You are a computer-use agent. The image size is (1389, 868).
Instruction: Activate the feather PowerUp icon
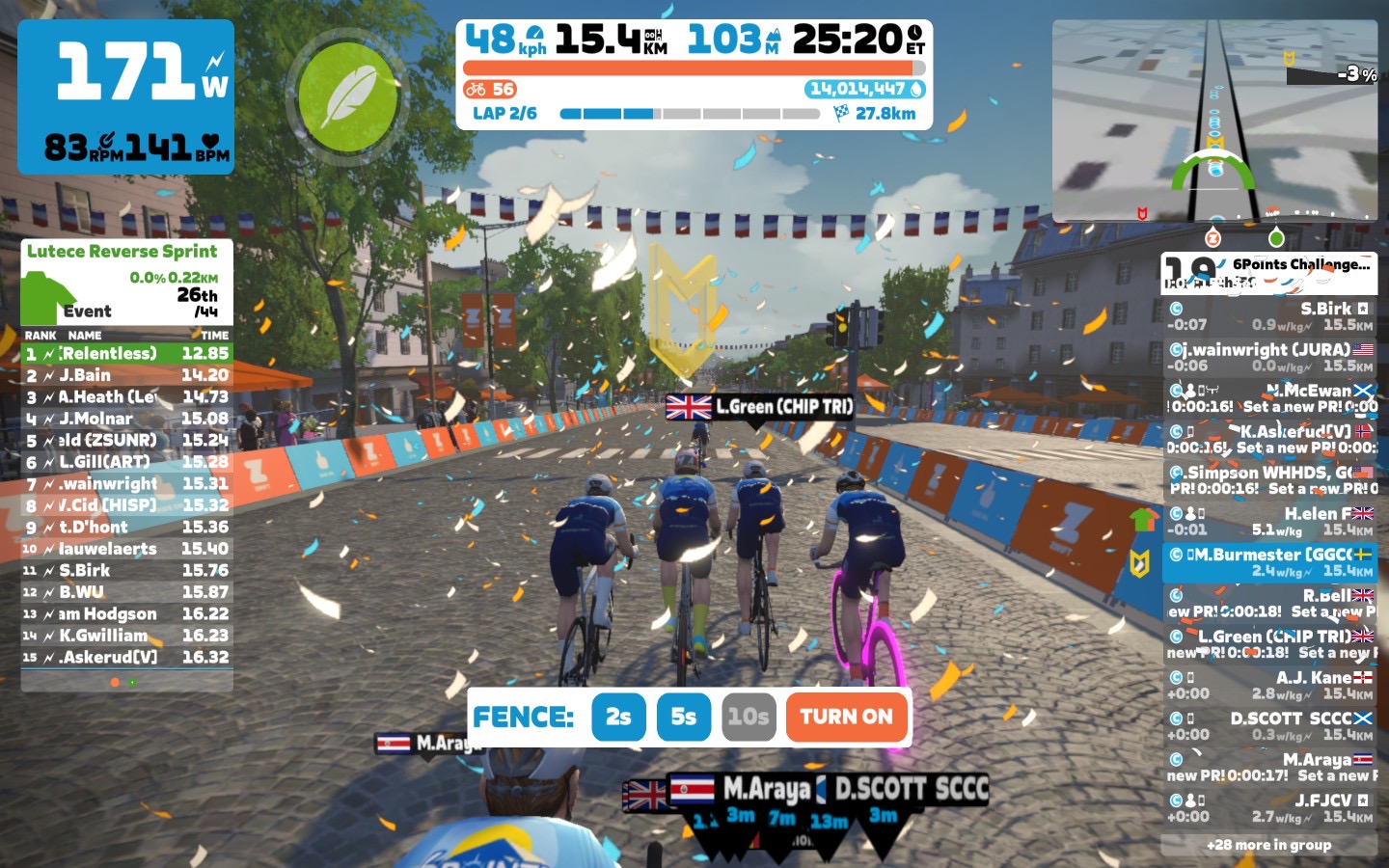348,95
